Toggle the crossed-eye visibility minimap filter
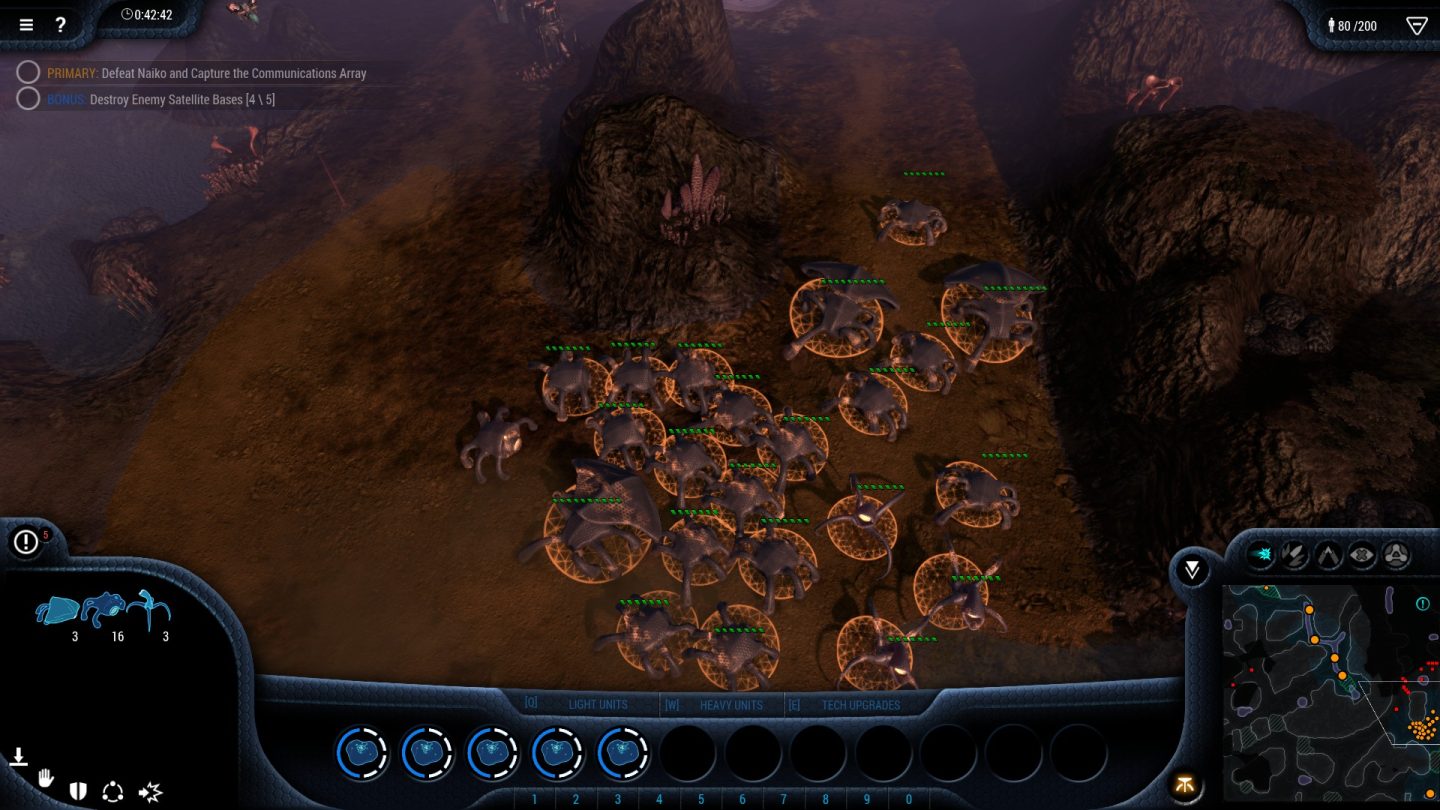The height and width of the screenshot is (810, 1440). click(x=1363, y=552)
